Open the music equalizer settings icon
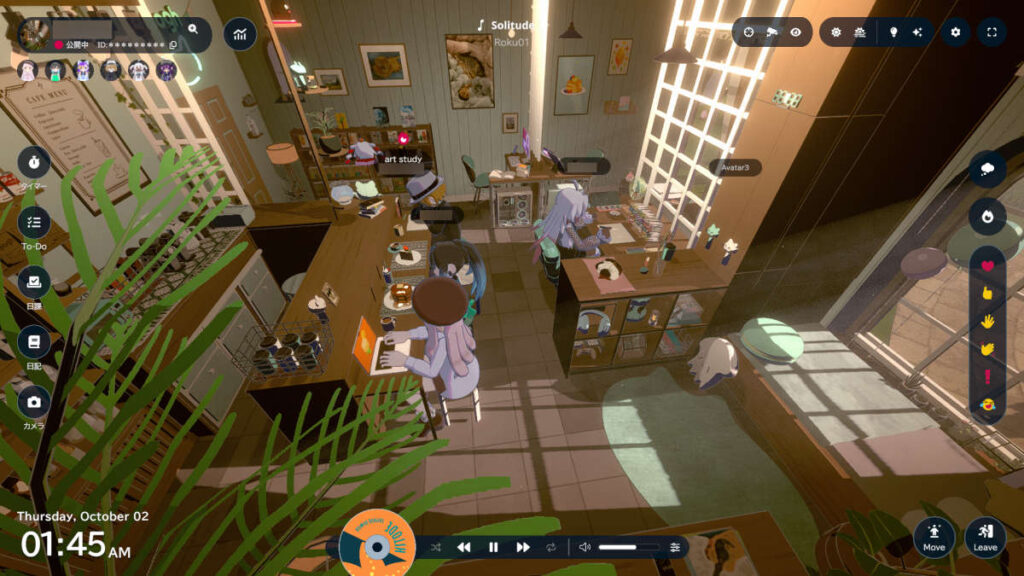This screenshot has height=576, width=1024. [x=675, y=547]
